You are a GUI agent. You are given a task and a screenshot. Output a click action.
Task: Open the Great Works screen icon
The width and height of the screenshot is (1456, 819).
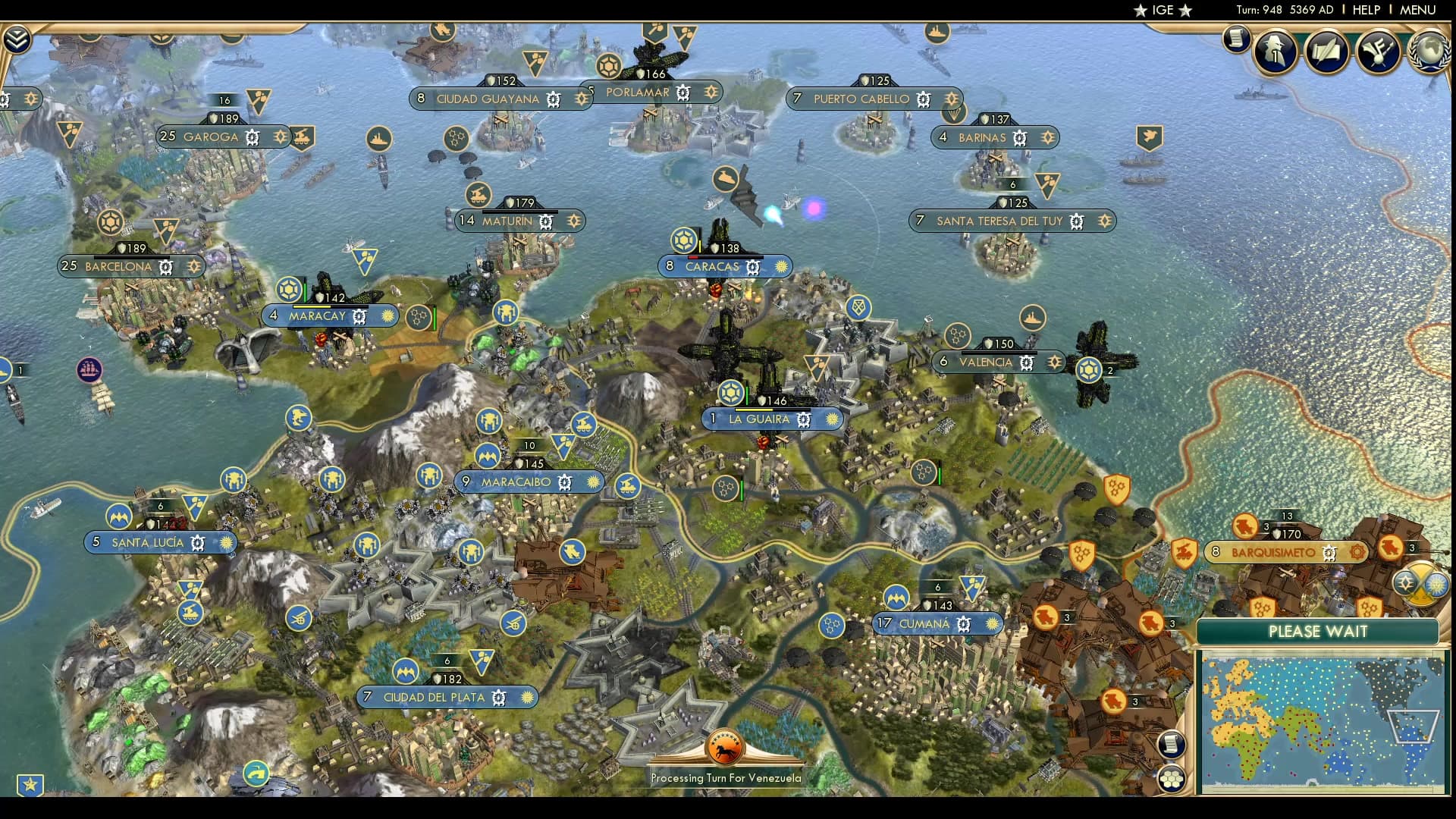(x=1327, y=52)
